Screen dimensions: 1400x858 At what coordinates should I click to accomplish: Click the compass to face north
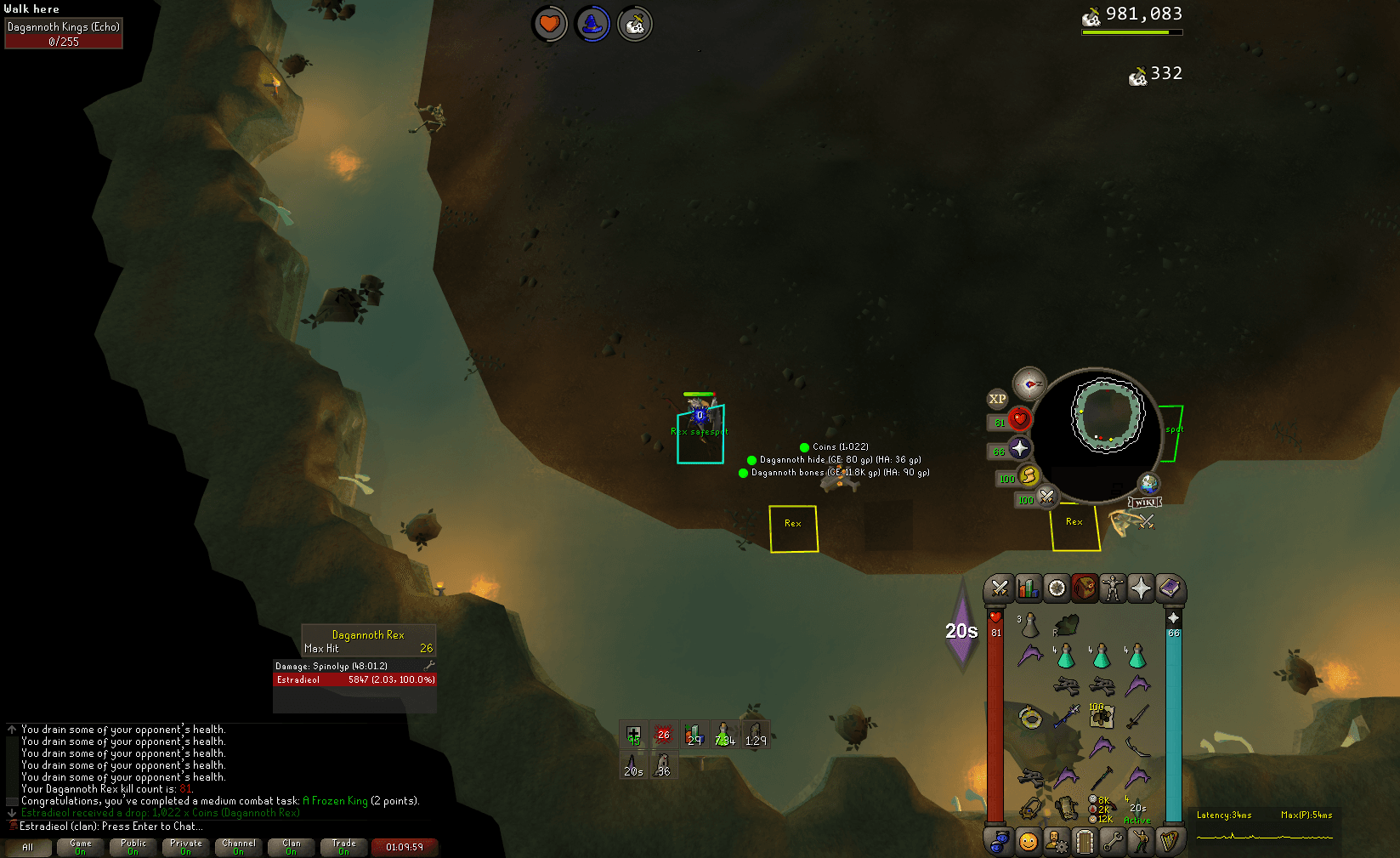[x=1029, y=384]
